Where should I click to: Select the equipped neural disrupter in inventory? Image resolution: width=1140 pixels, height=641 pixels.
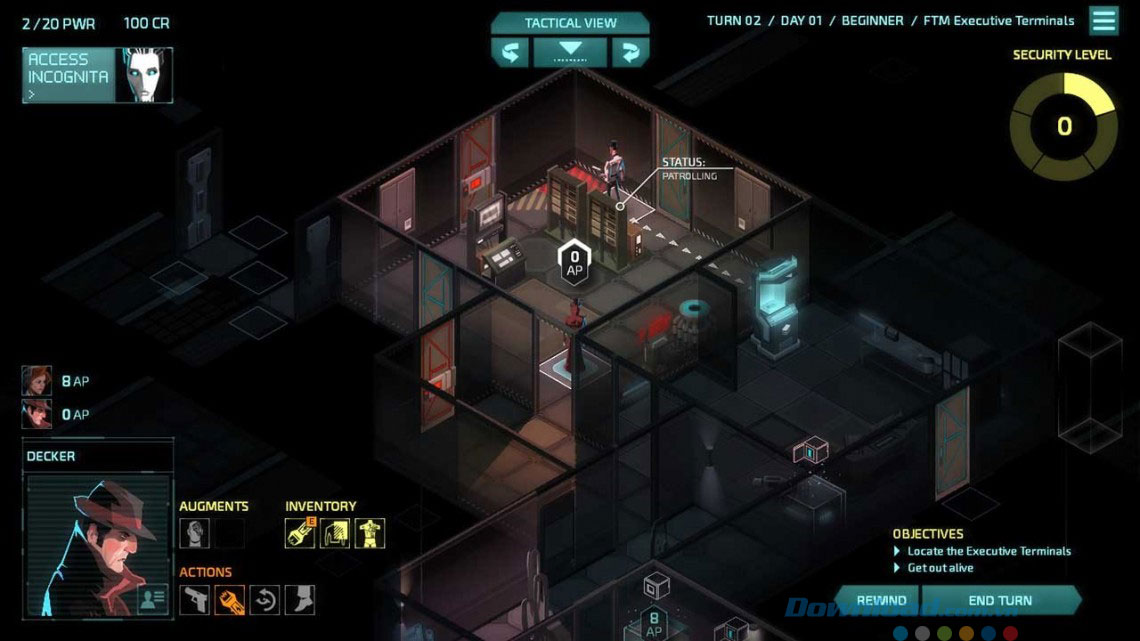tap(300, 533)
